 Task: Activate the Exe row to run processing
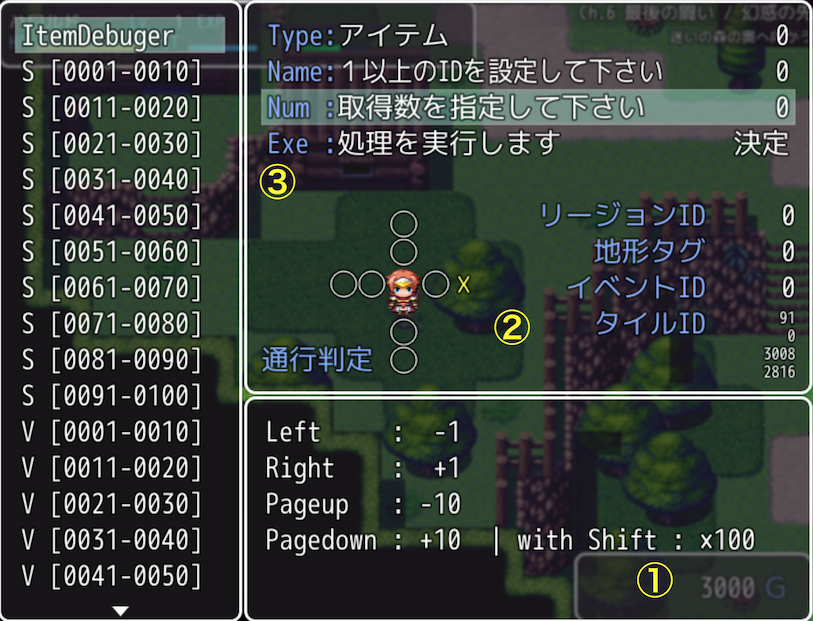528,143
